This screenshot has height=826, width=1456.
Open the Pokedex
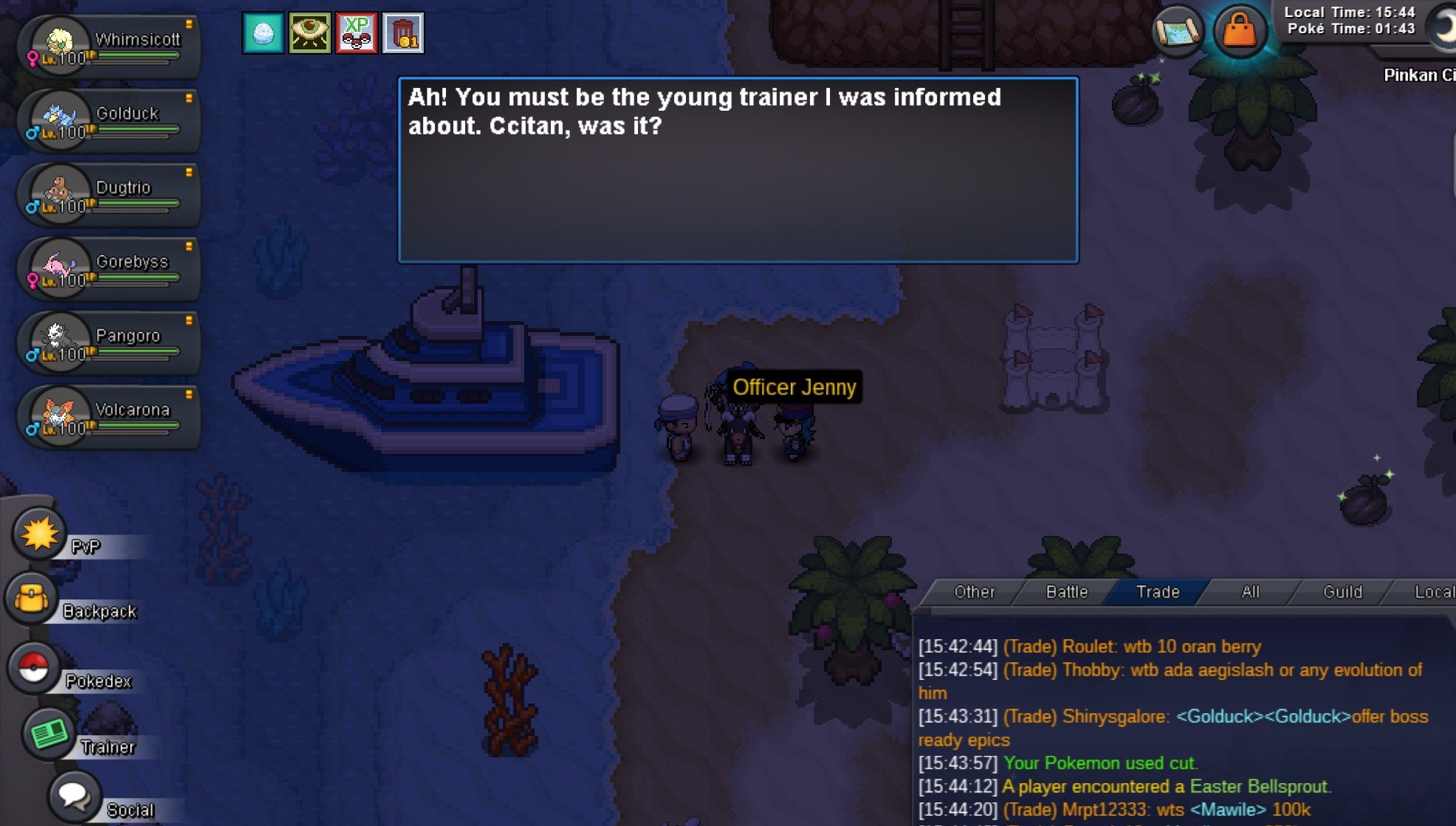click(x=34, y=668)
